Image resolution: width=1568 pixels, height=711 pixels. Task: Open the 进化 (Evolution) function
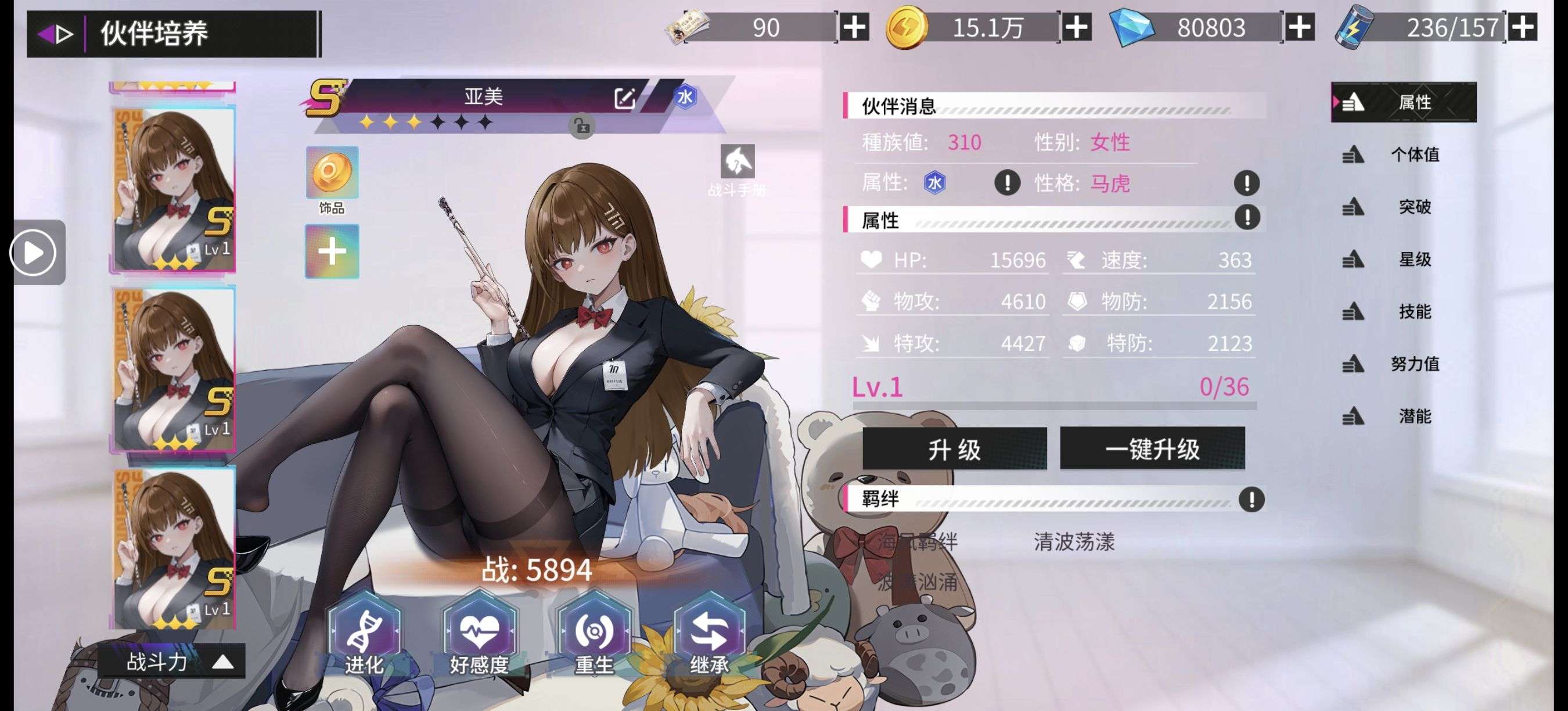pyautogui.click(x=365, y=633)
